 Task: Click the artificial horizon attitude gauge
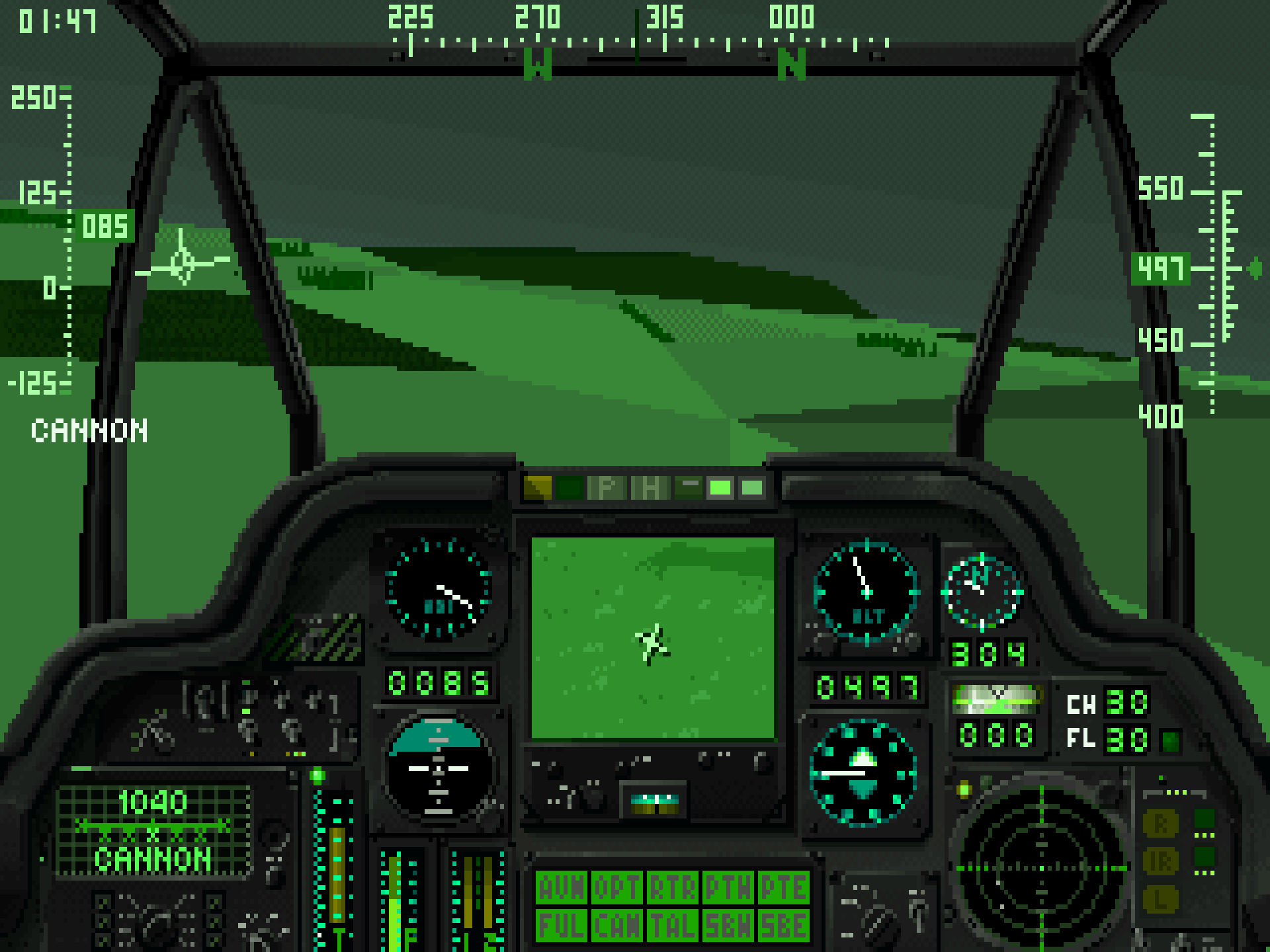[439, 769]
